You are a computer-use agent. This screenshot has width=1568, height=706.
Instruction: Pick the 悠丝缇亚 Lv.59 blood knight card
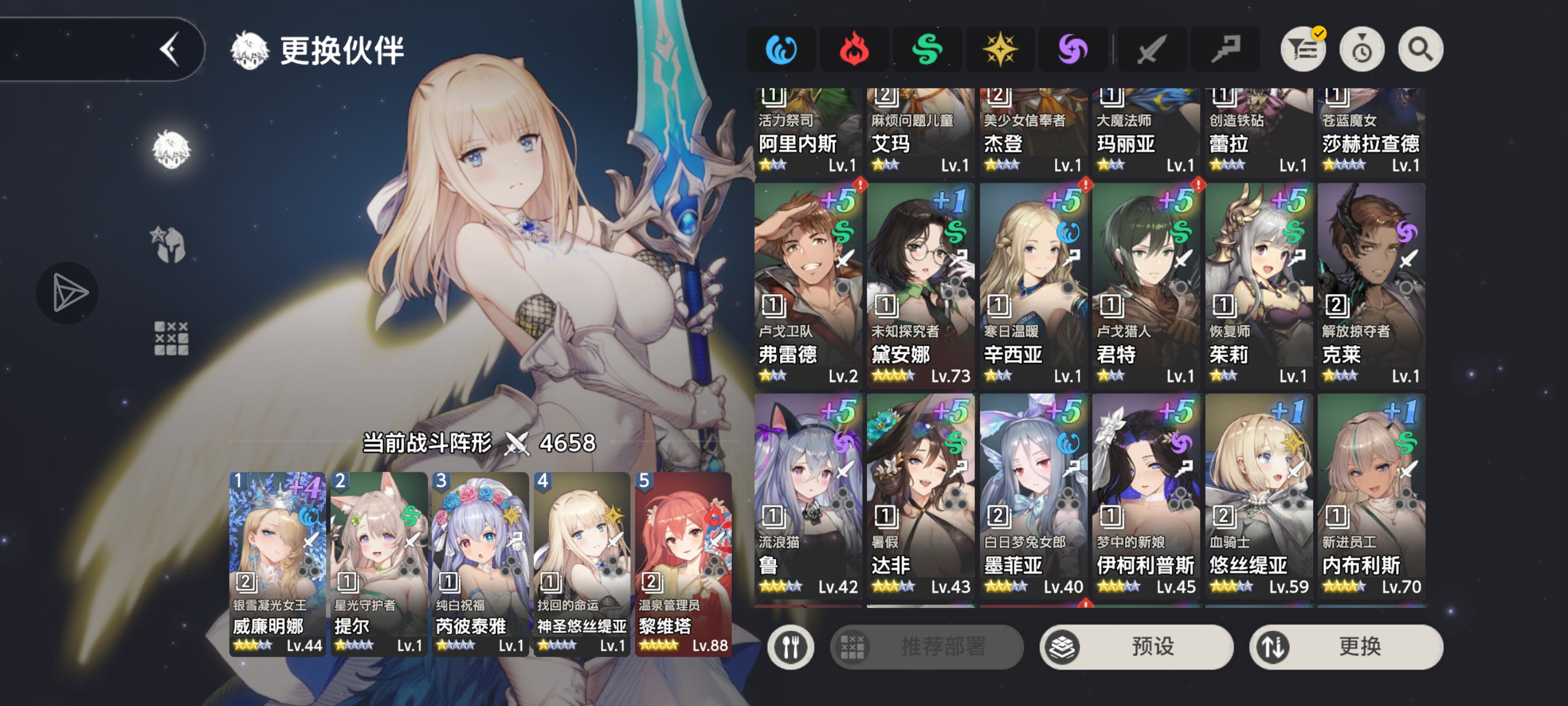click(1258, 496)
